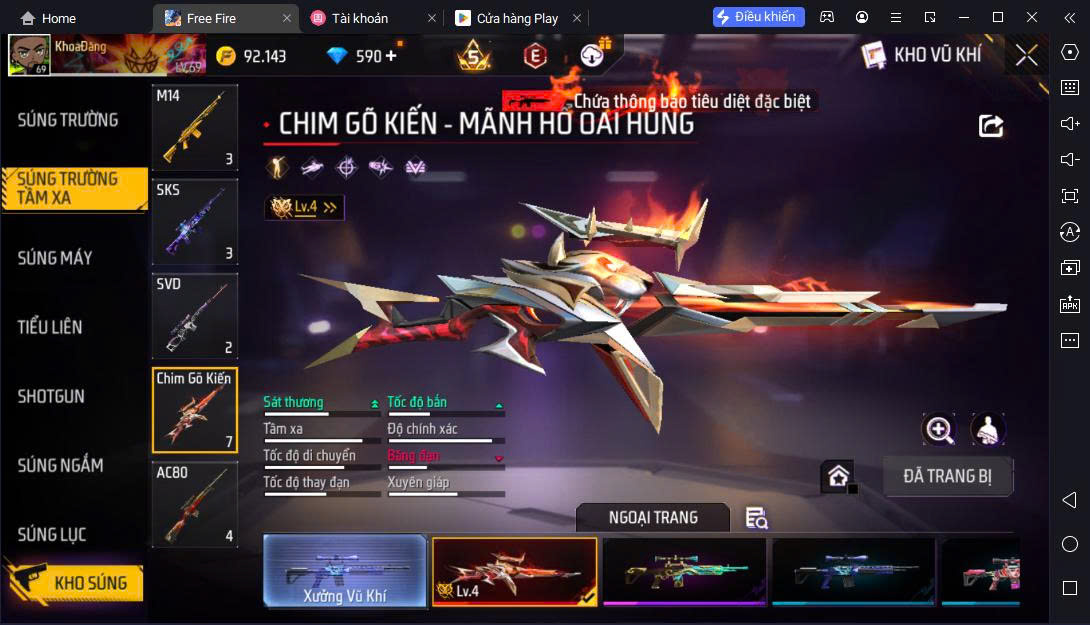Pick the SVD weapon slot
The height and width of the screenshot is (625, 1090).
tap(195, 316)
